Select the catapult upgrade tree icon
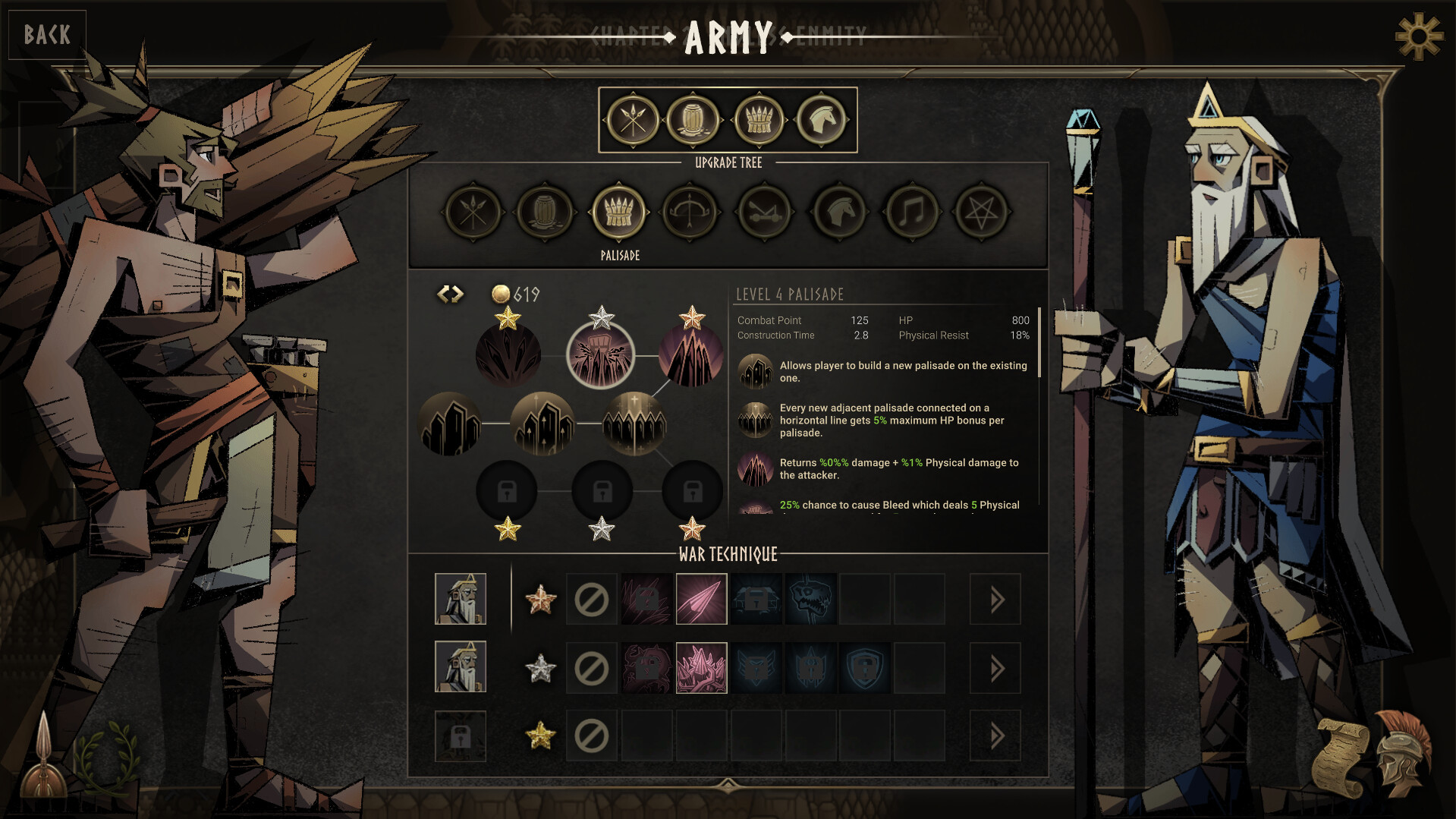 (763, 213)
